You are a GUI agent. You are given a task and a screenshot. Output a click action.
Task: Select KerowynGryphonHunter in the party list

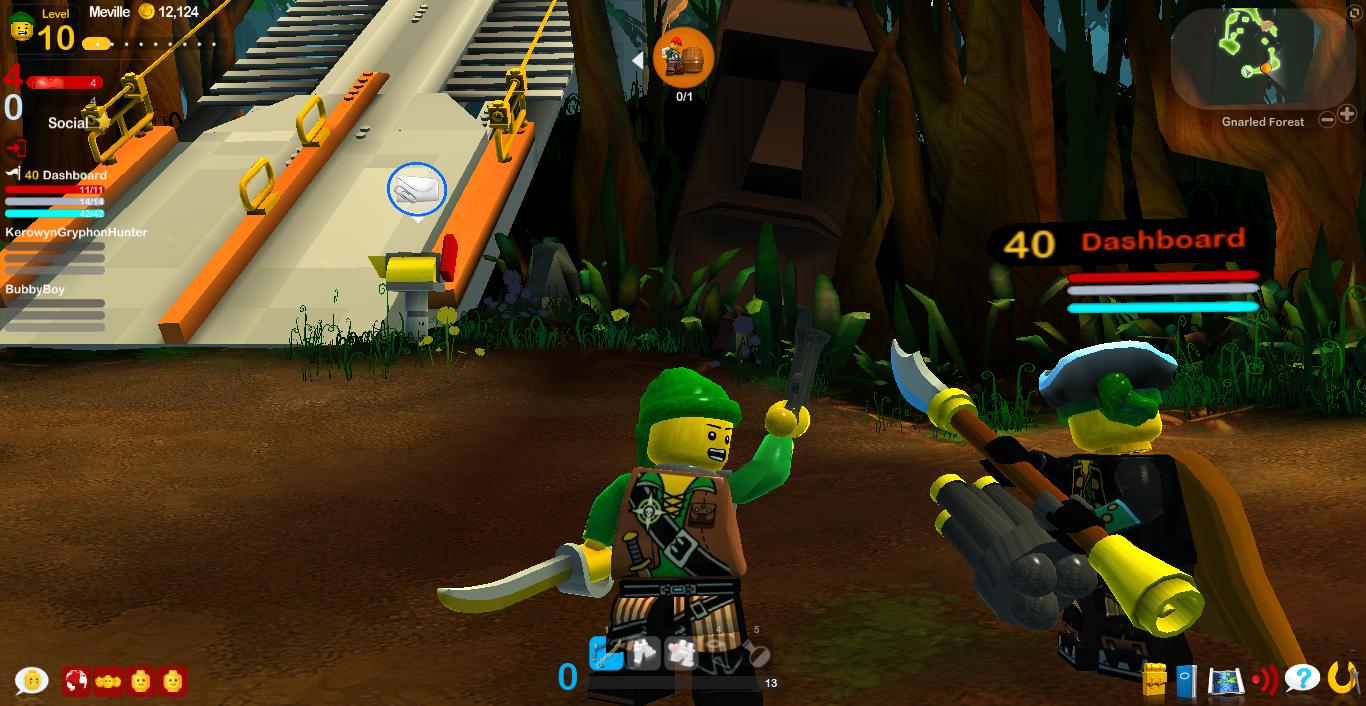point(76,232)
